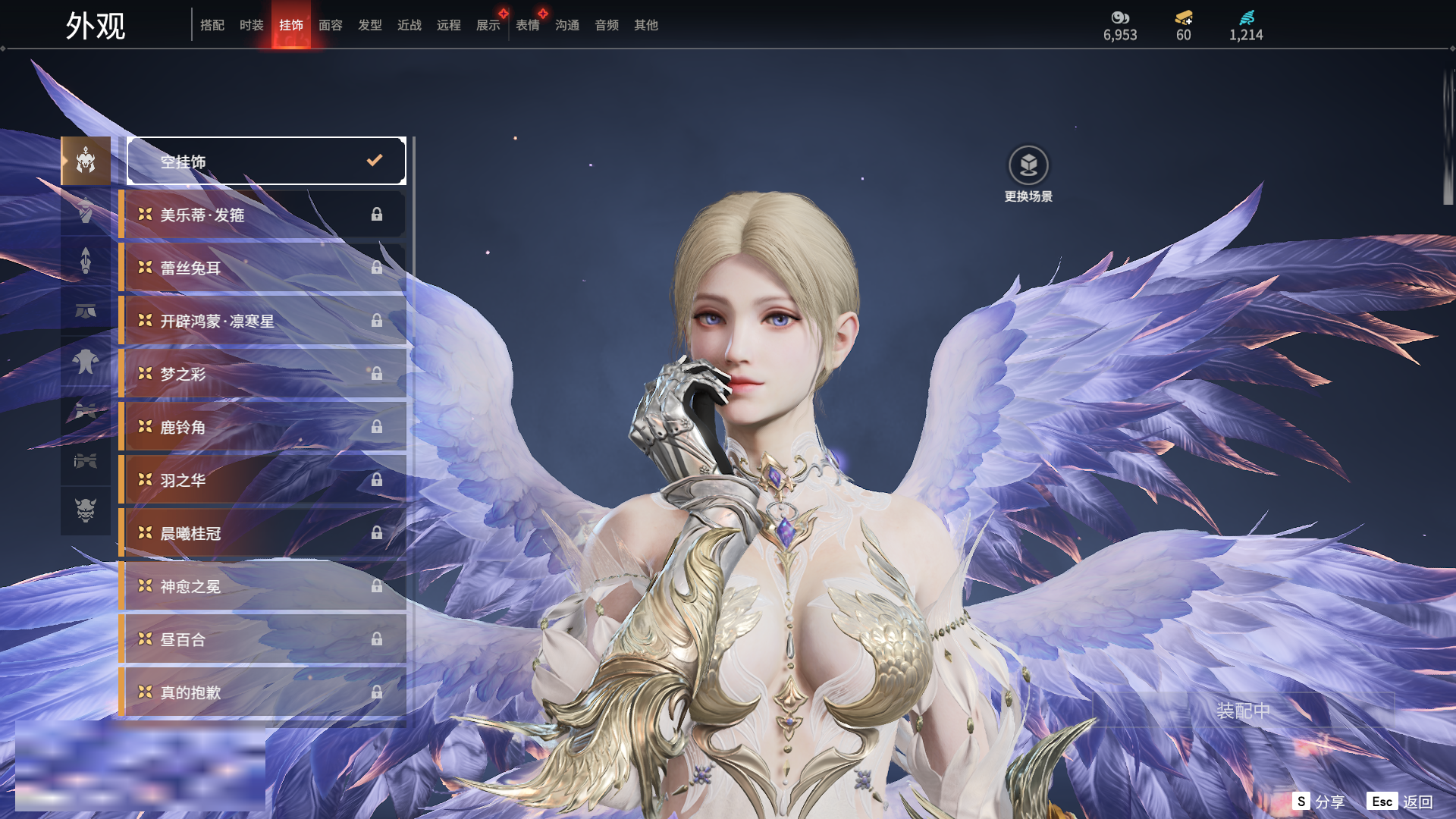Pick the 开辟鸿蒙·凛寒星 accessory

tap(262, 321)
